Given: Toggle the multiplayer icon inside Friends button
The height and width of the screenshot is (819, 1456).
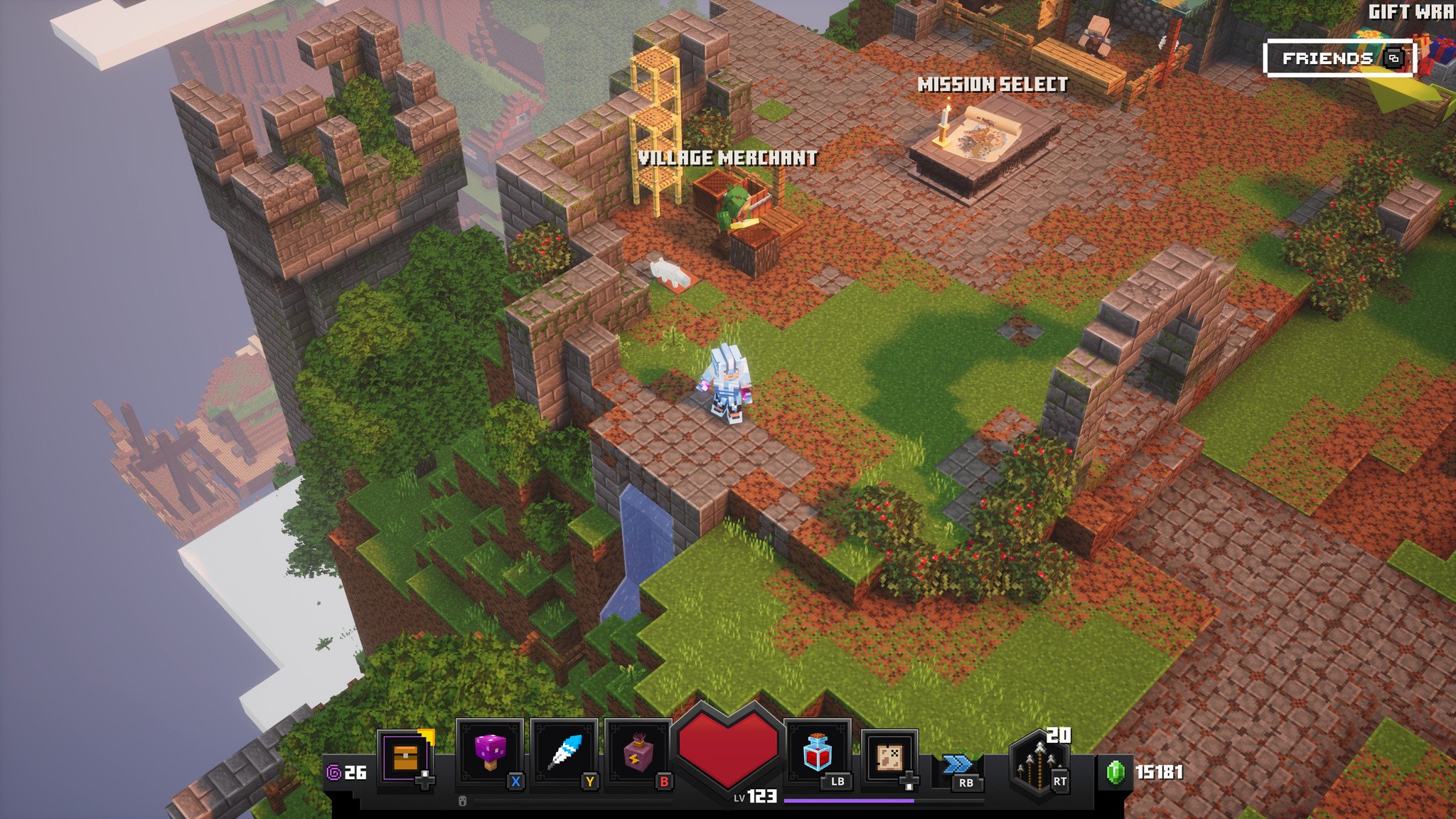Looking at the screenshot, I should (x=1393, y=58).
